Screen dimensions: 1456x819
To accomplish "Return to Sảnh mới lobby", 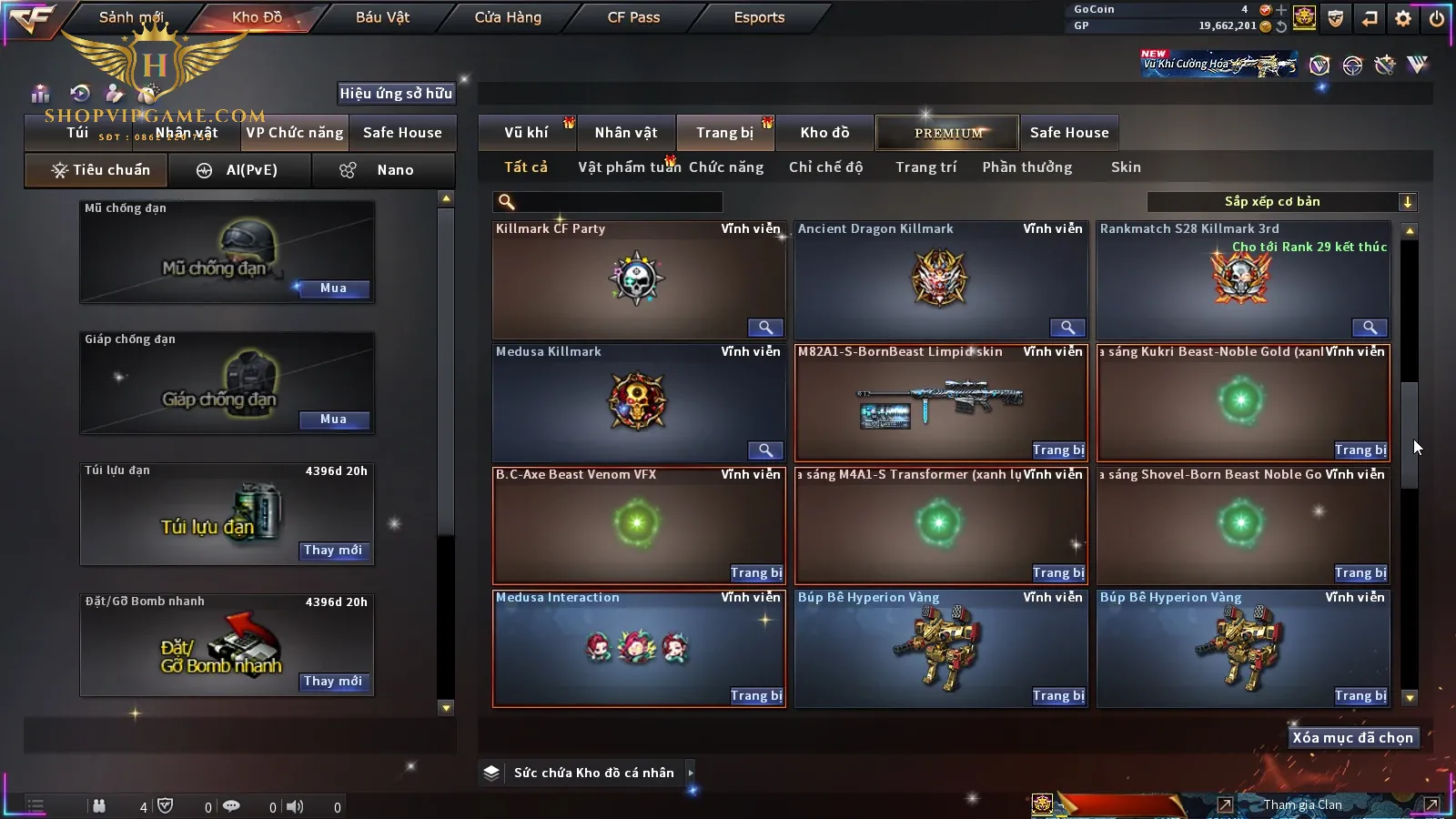I will [x=131, y=17].
